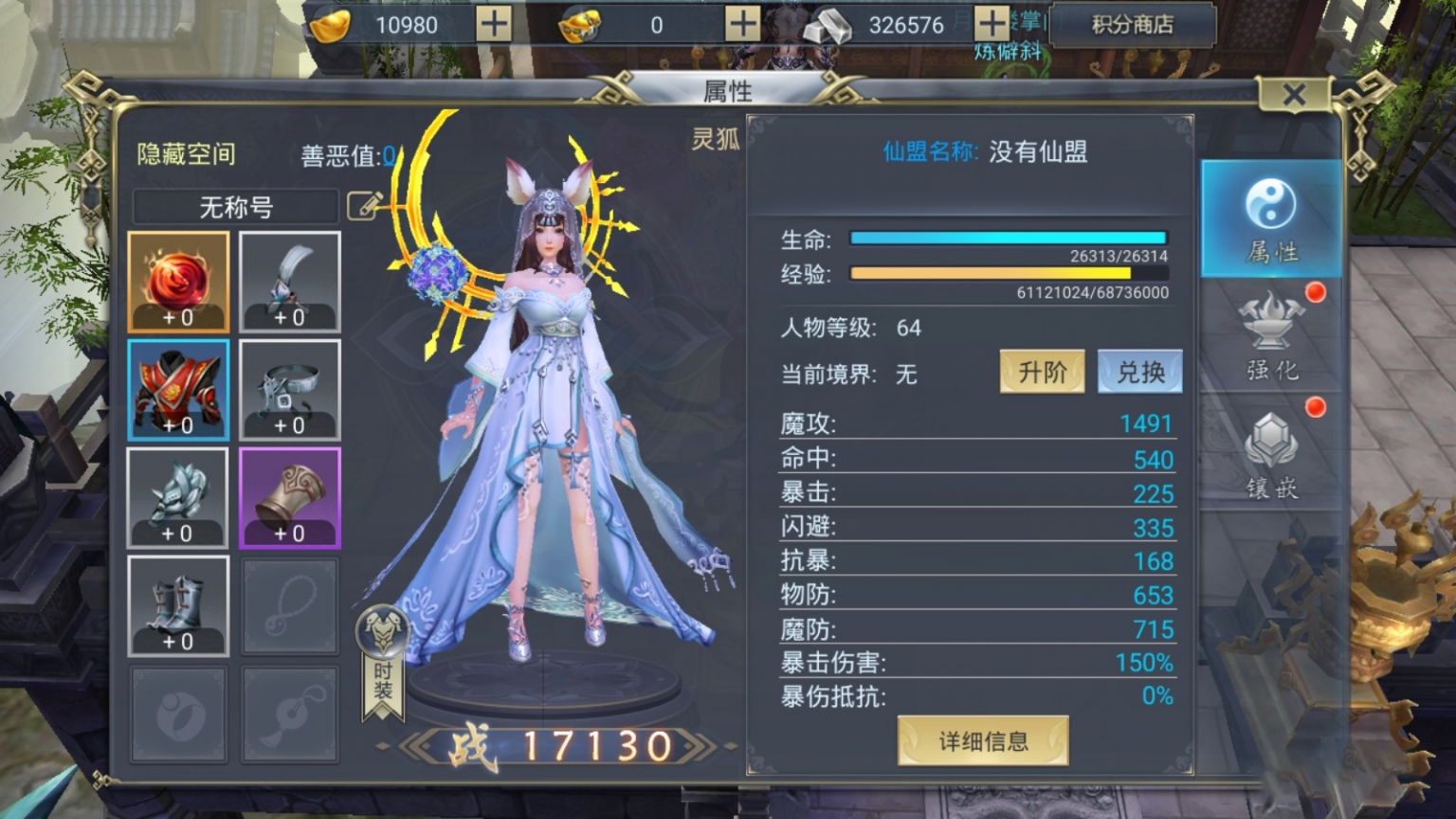Click the silver helmet equipment slot
This screenshot has height=819, width=1456.
pyautogui.click(x=178, y=497)
